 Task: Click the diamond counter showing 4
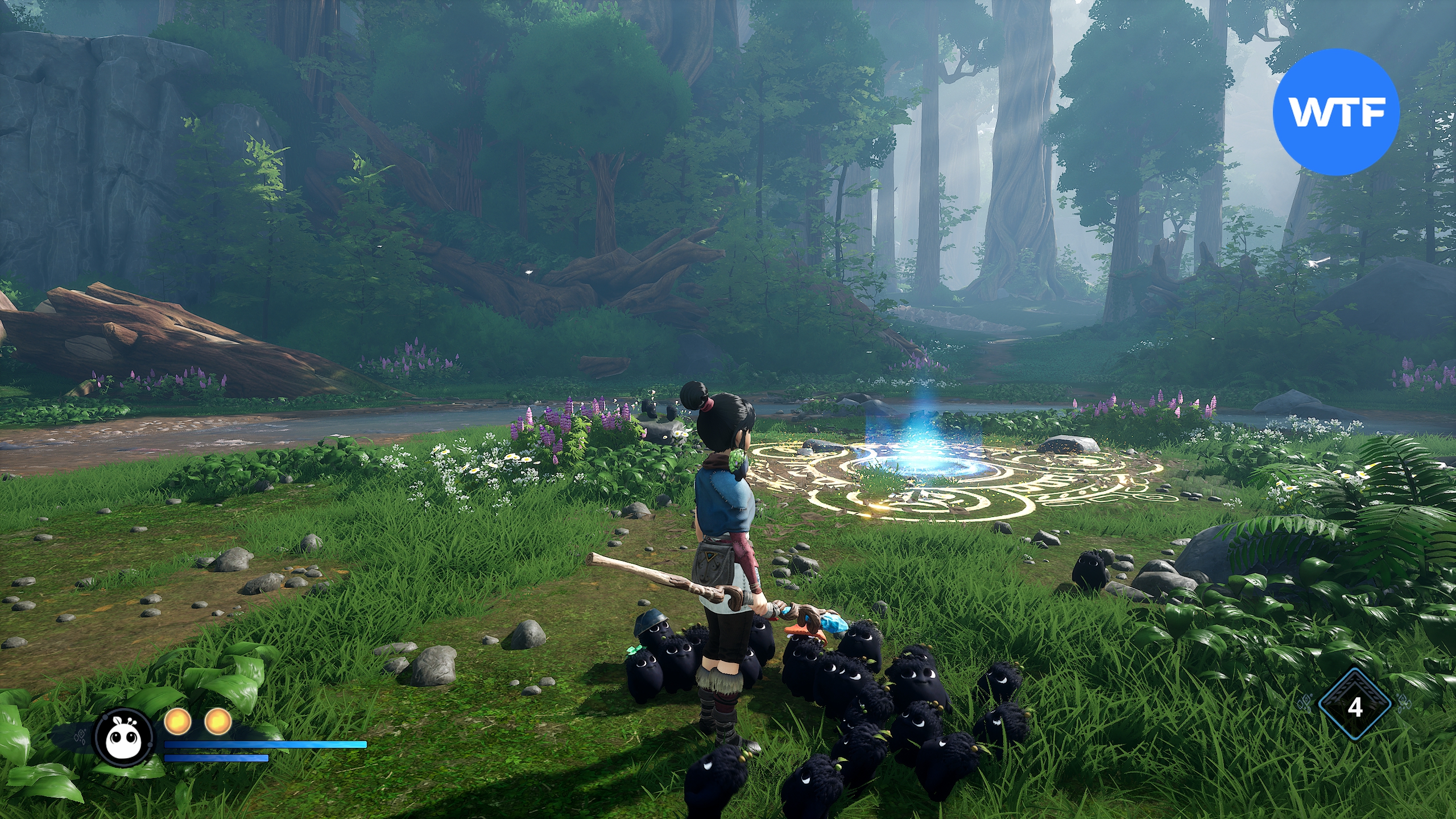point(1355,707)
